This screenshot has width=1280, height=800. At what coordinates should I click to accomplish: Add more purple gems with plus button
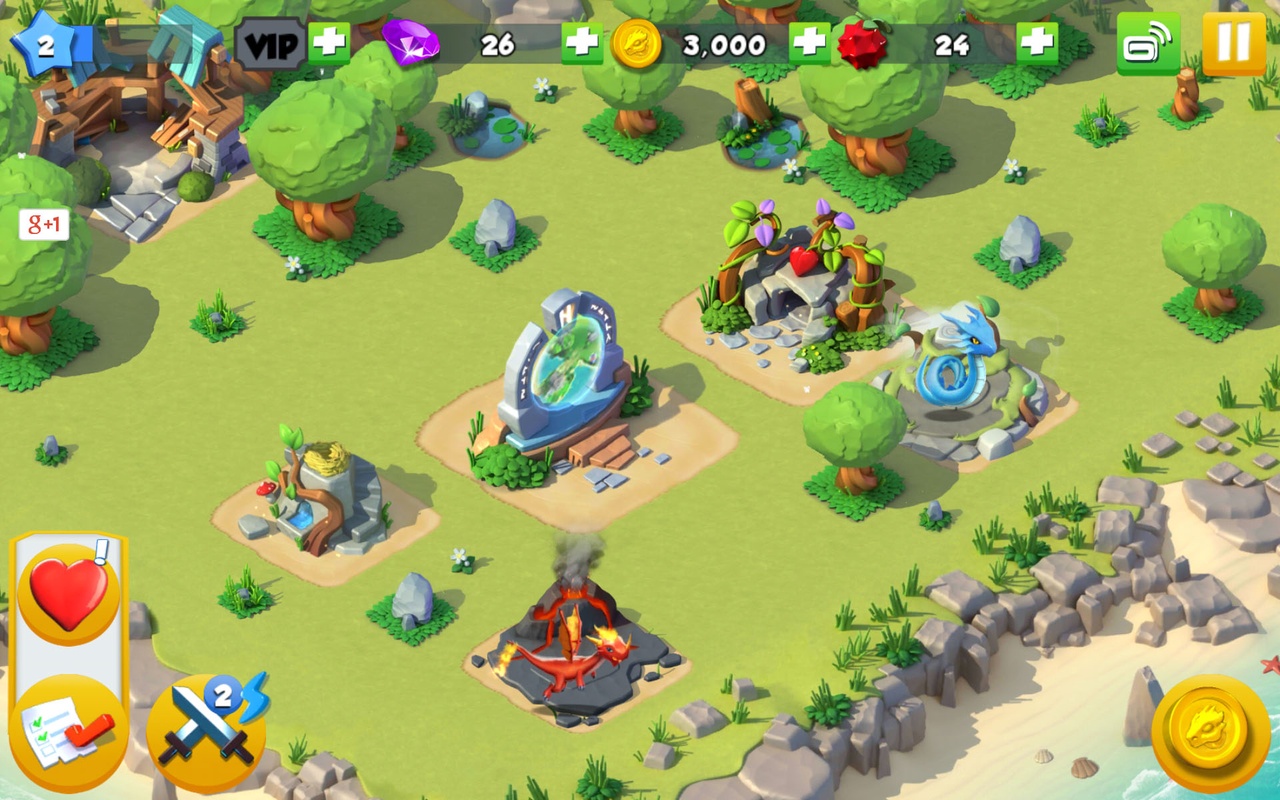point(582,44)
